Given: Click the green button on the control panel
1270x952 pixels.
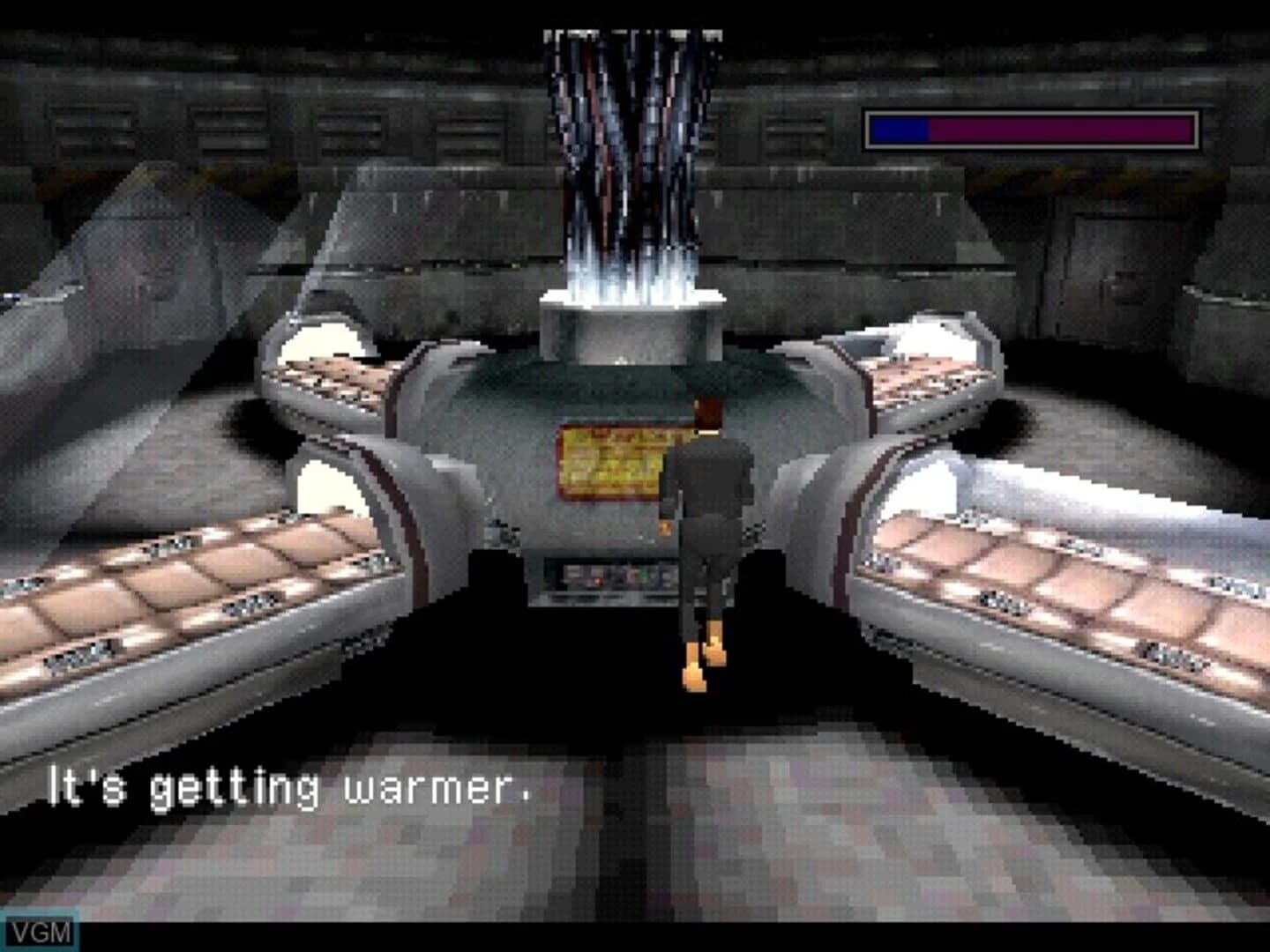Looking at the screenshot, I should tap(644, 574).
